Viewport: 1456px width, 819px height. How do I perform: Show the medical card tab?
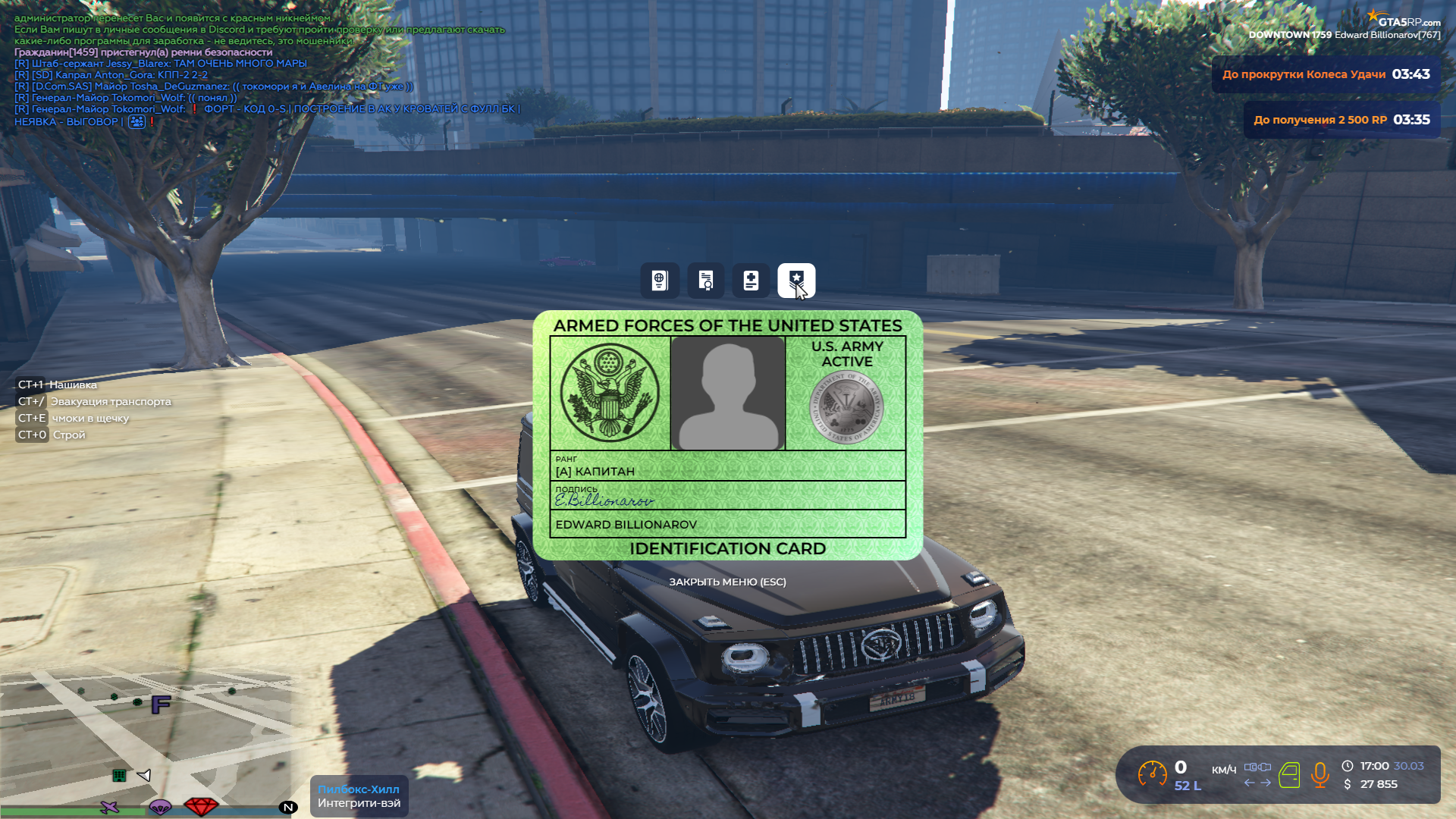(751, 281)
